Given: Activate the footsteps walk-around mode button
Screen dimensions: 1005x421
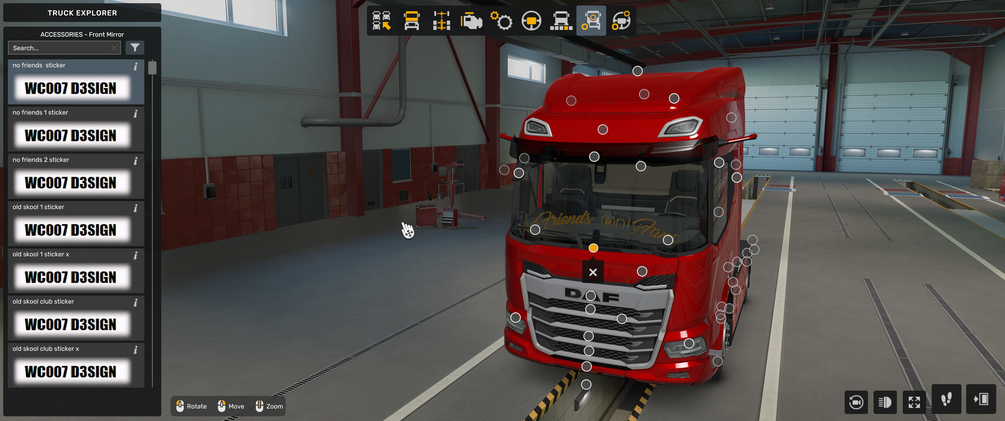Looking at the screenshot, I should pos(946,399).
